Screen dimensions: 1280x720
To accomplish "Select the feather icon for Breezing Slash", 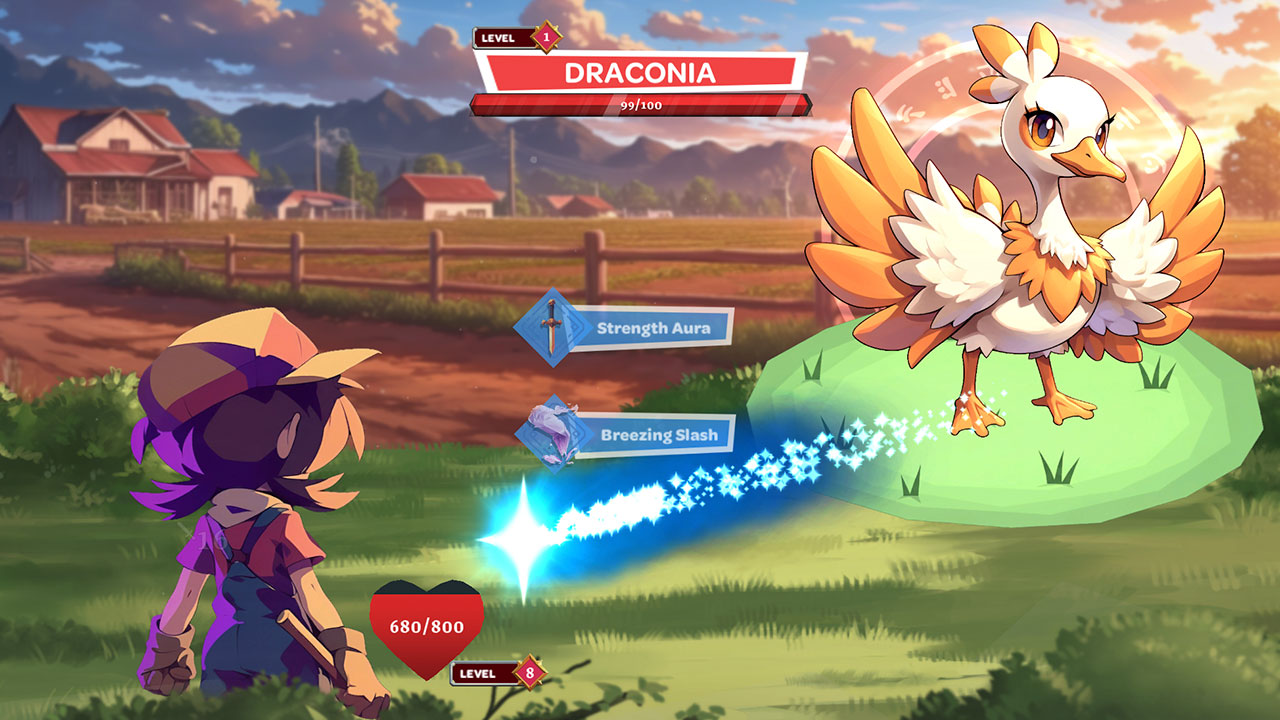I will 556,438.
